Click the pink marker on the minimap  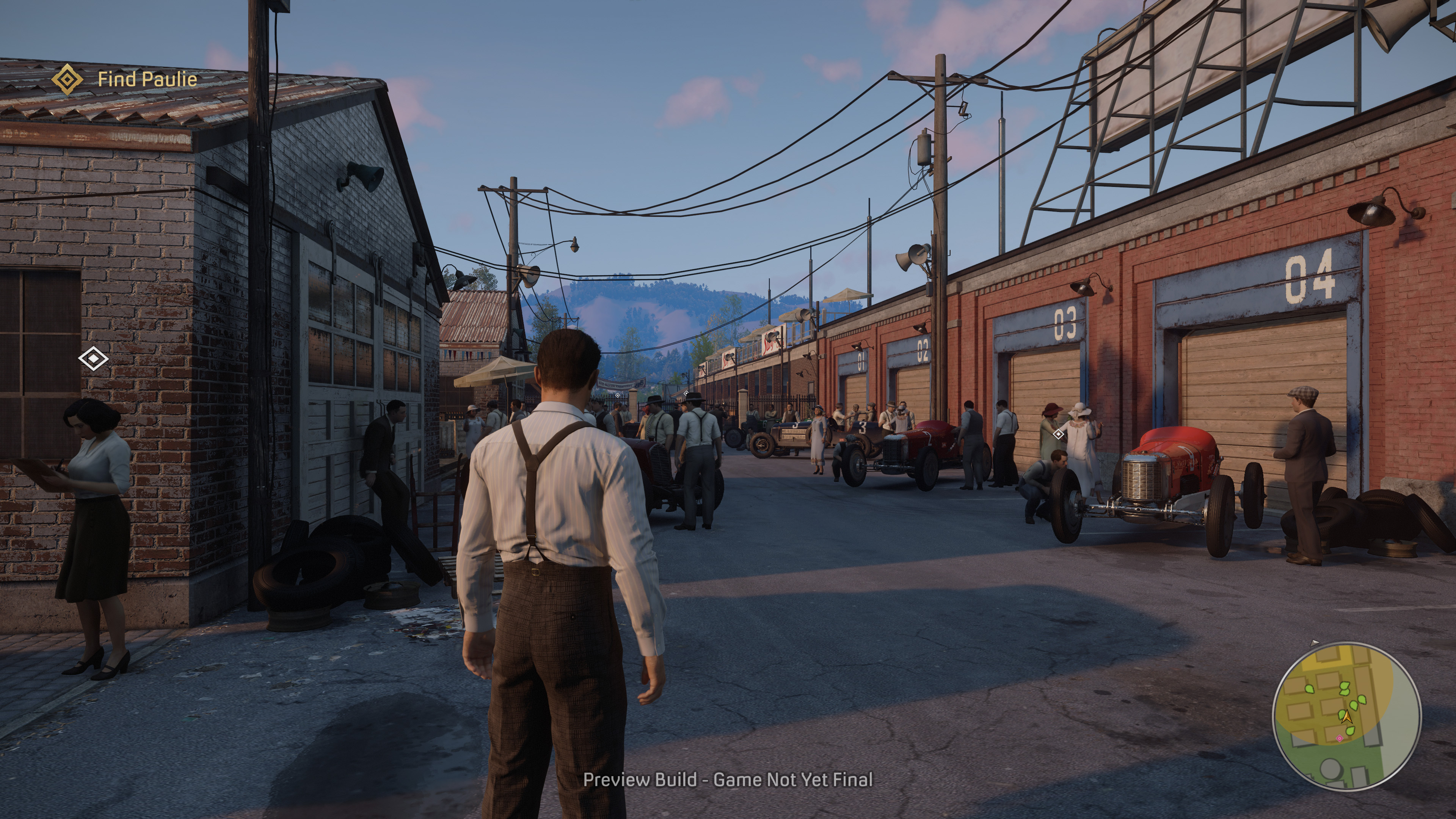point(1339,739)
